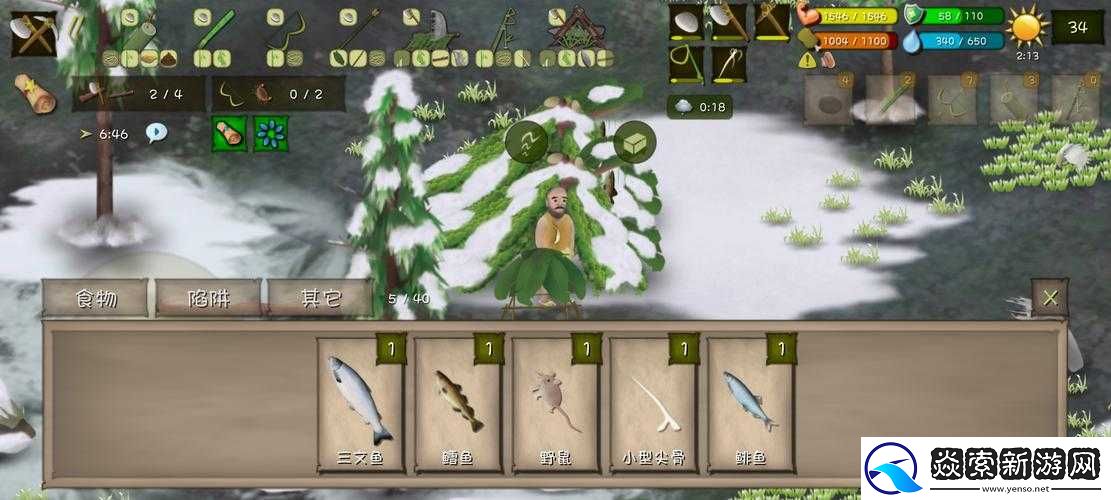Tap the blue speech bubble icon
The height and width of the screenshot is (500, 1111).
click(x=156, y=132)
